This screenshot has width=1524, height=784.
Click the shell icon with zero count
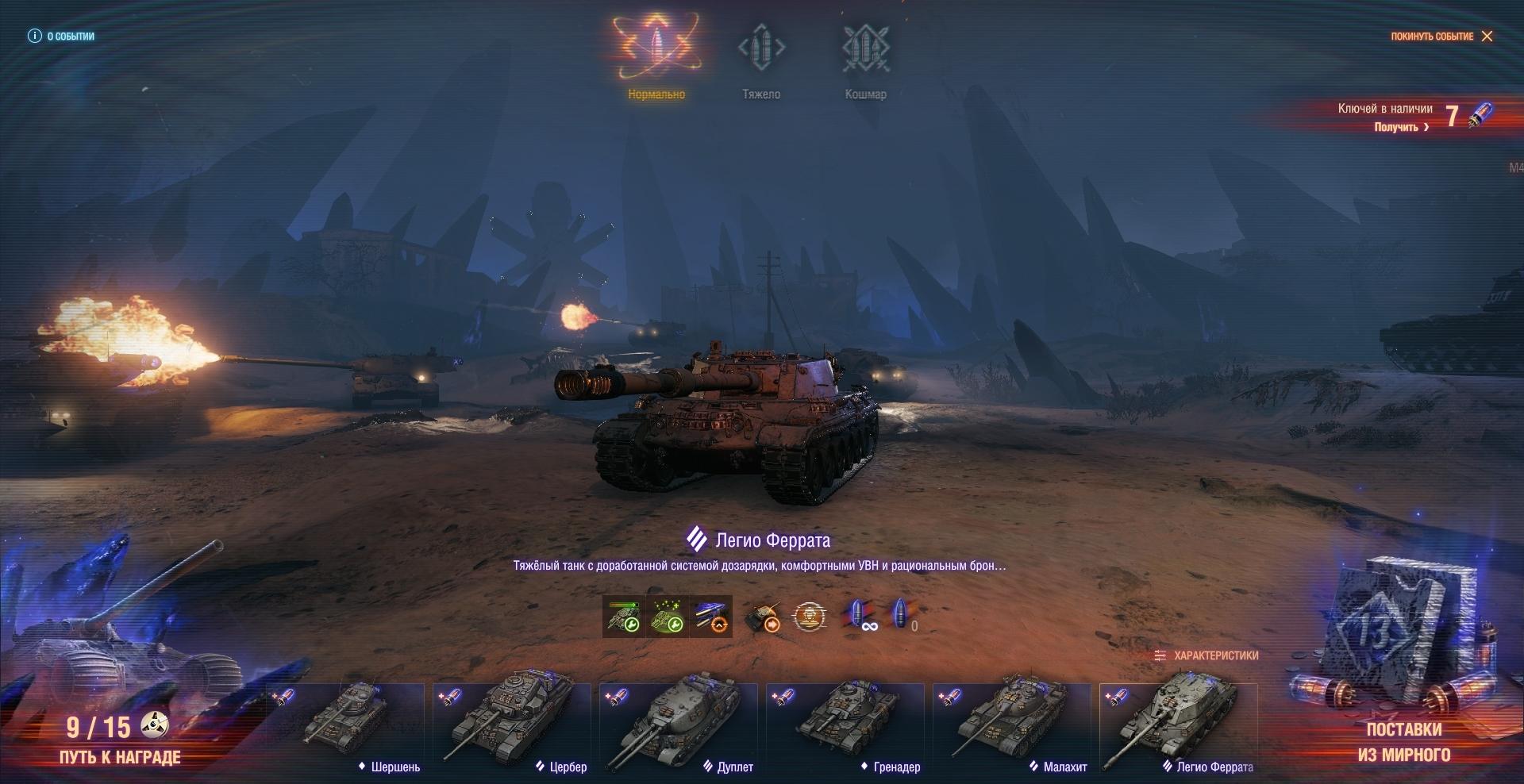point(902,616)
